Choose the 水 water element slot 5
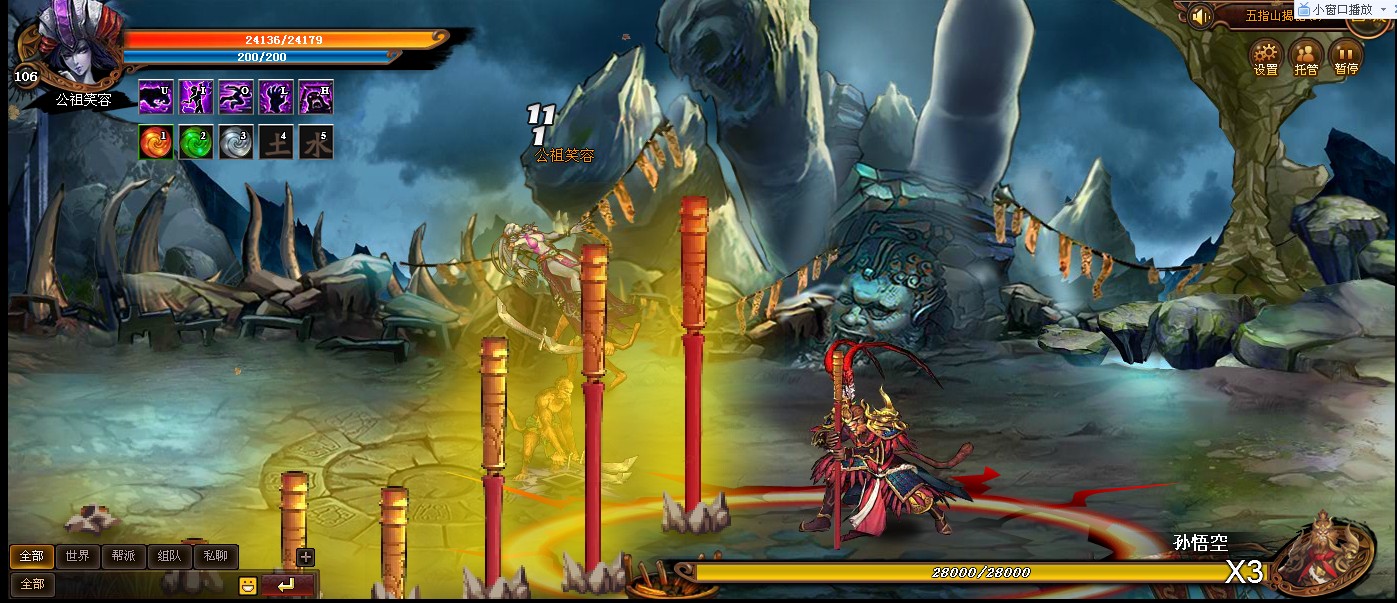The width and height of the screenshot is (1397, 603). pyautogui.click(x=316, y=142)
